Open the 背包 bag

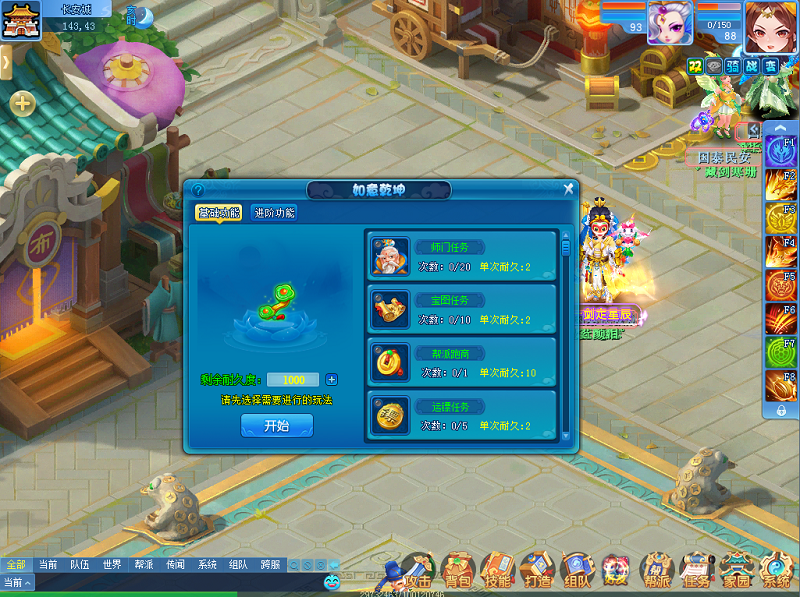458,571
